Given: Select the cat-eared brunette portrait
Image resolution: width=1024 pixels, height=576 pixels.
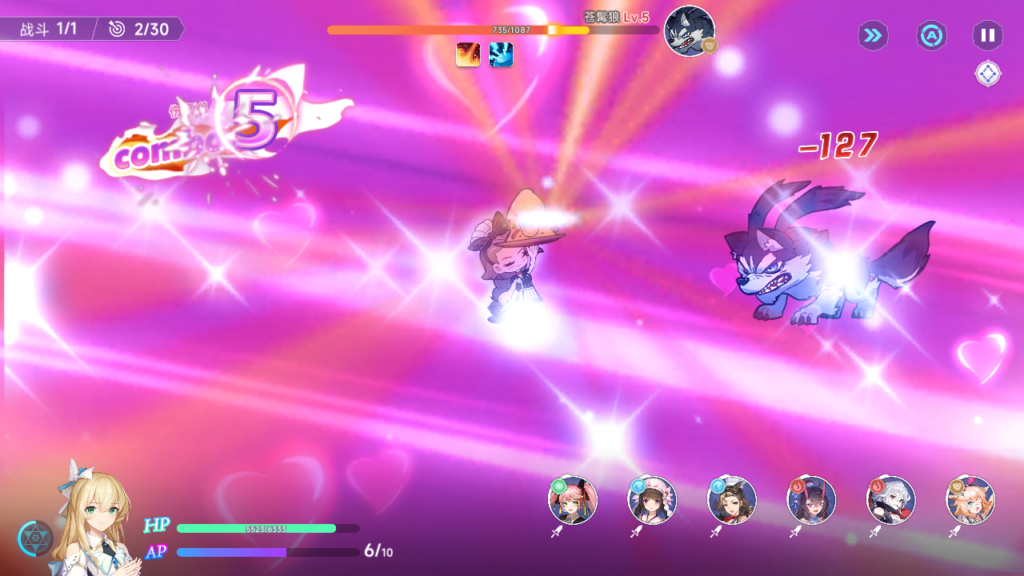Looking at the screenshot, I should click(x=731, y=500).
